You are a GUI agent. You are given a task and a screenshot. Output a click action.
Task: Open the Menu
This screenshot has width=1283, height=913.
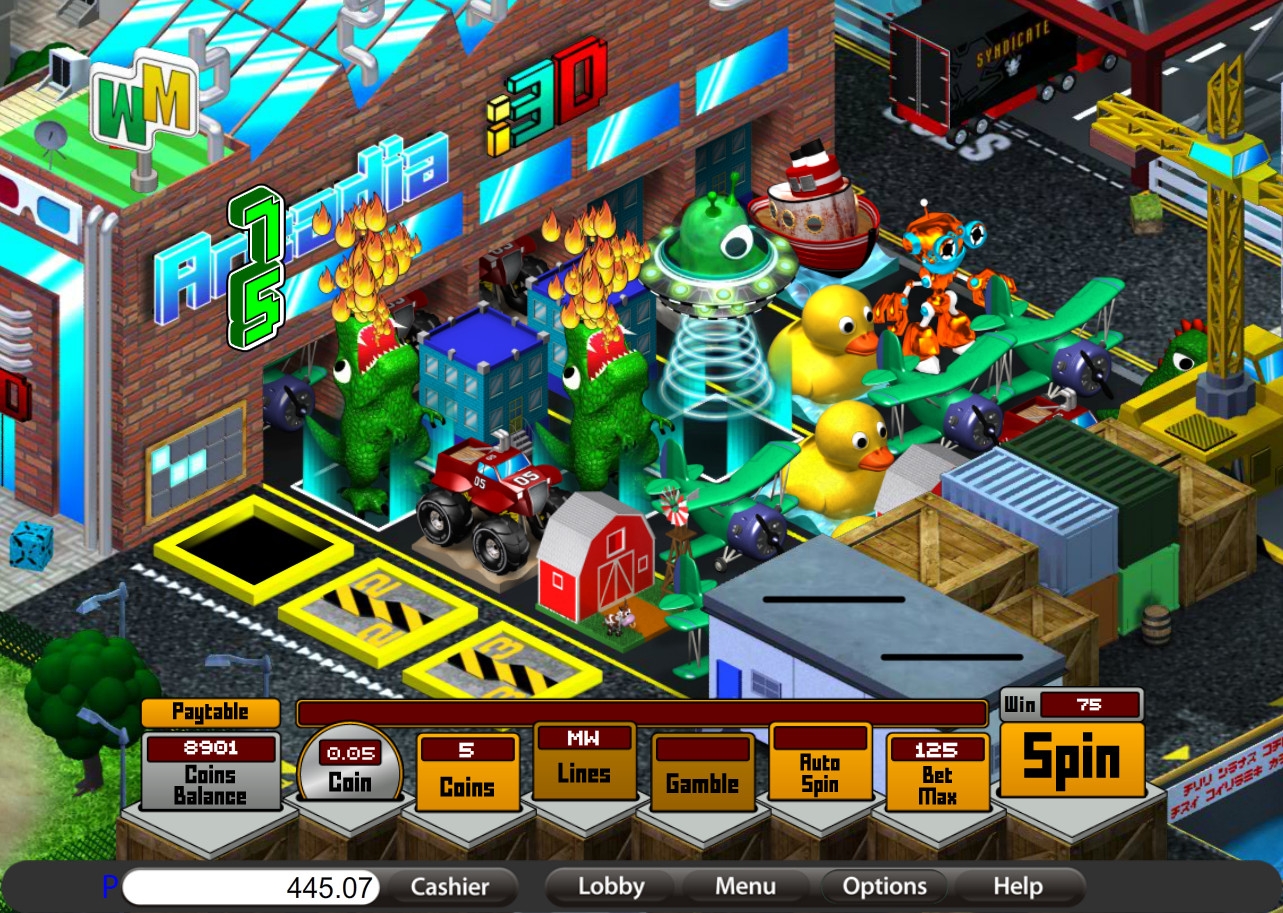tap(745, 887)
